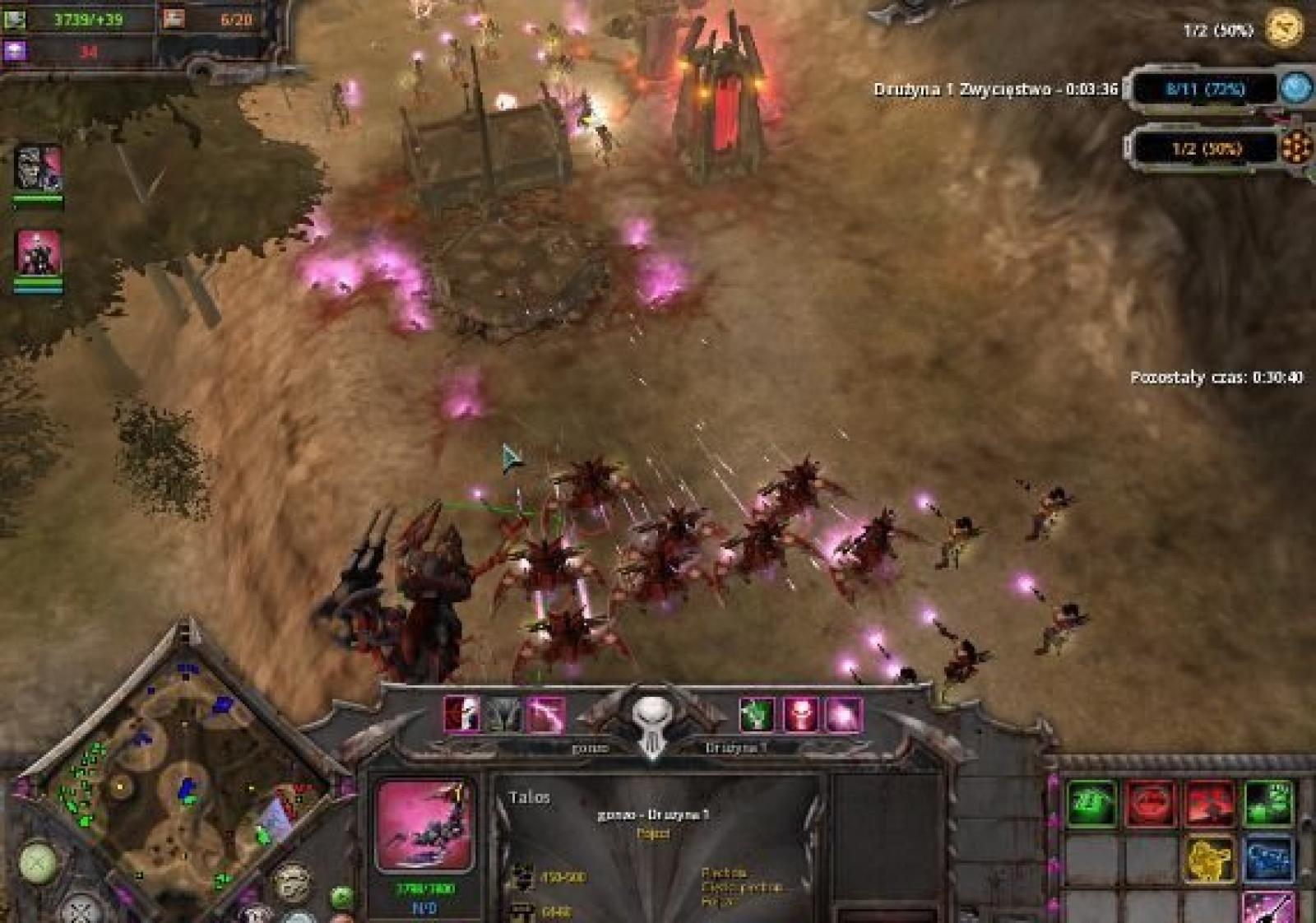1316x923 pixels.
Task: Select the pink-haired hero portrait at left edge
Action: pyautogui.click(x=38, y=252)
